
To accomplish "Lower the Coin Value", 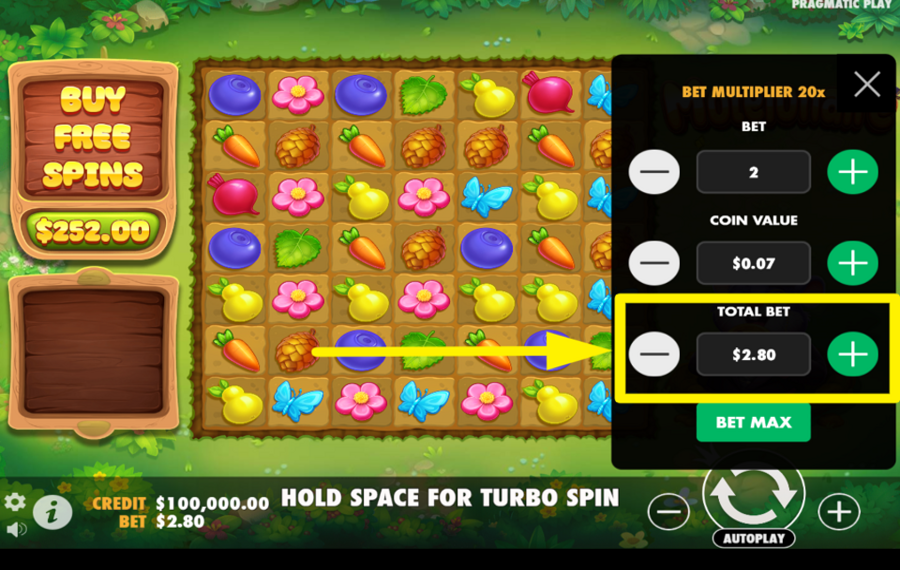I will [x=654, y=263].
